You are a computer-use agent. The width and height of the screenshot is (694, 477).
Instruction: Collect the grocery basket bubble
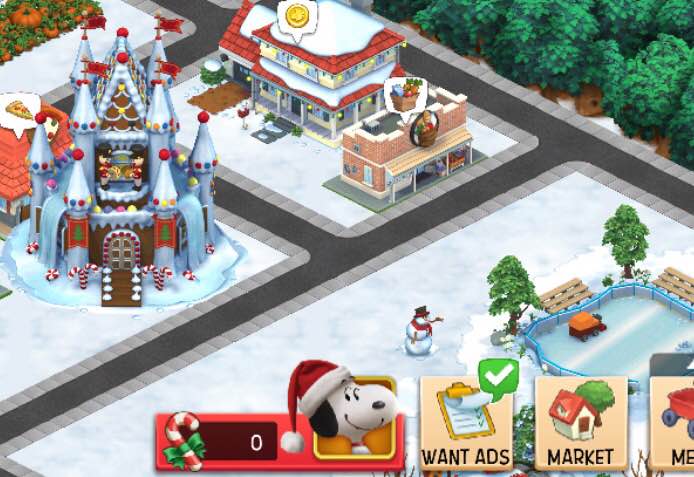click(405, 96)
